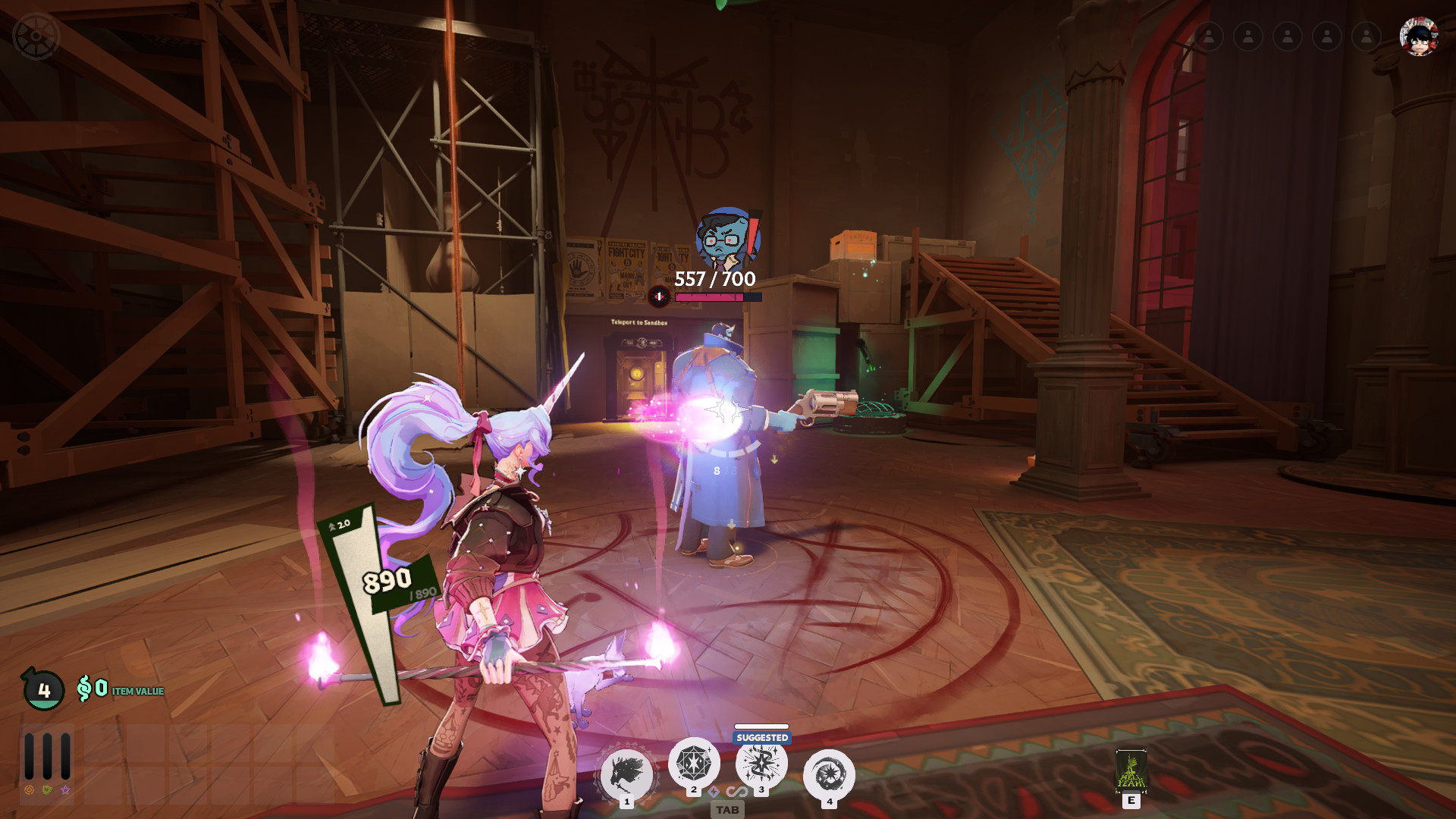
Task: Trigger the crescent moon star ability
Action: tap(829, 775)
